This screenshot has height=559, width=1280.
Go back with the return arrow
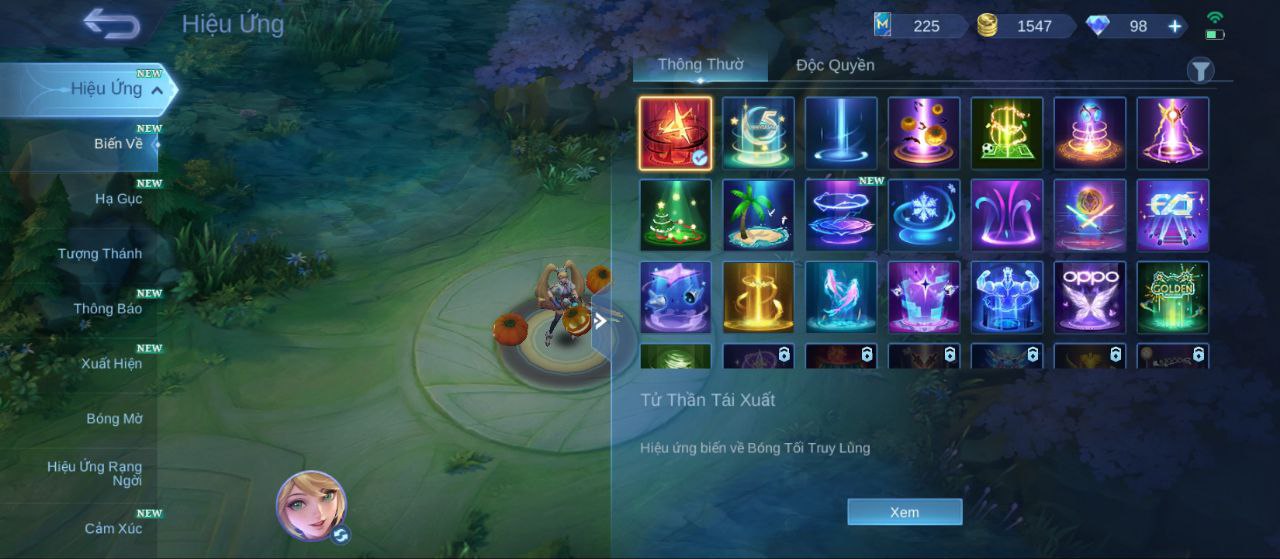pyautogui.click(x=111, y=23)
